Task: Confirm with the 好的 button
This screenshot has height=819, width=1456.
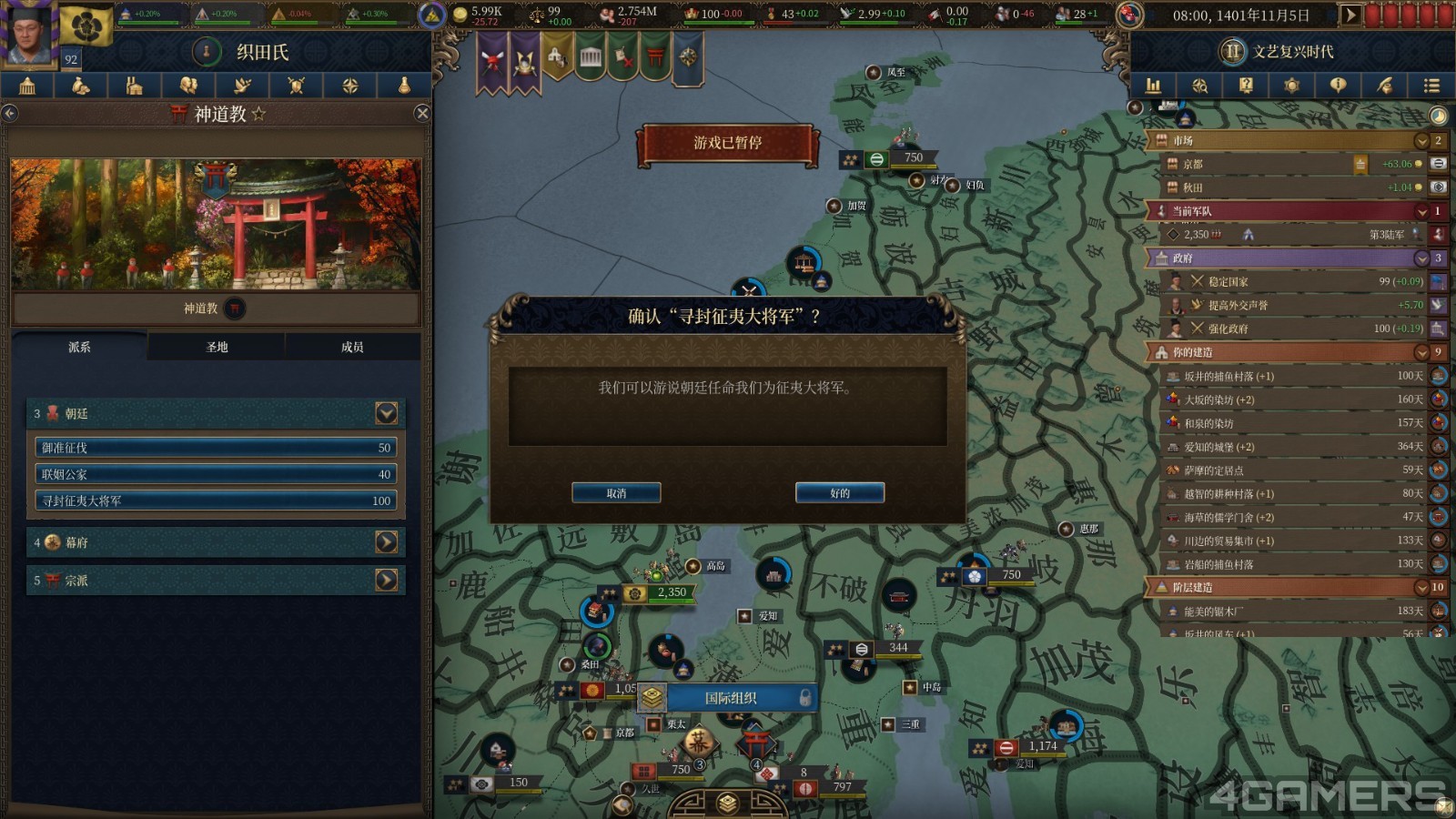Action: pos(839,493)
